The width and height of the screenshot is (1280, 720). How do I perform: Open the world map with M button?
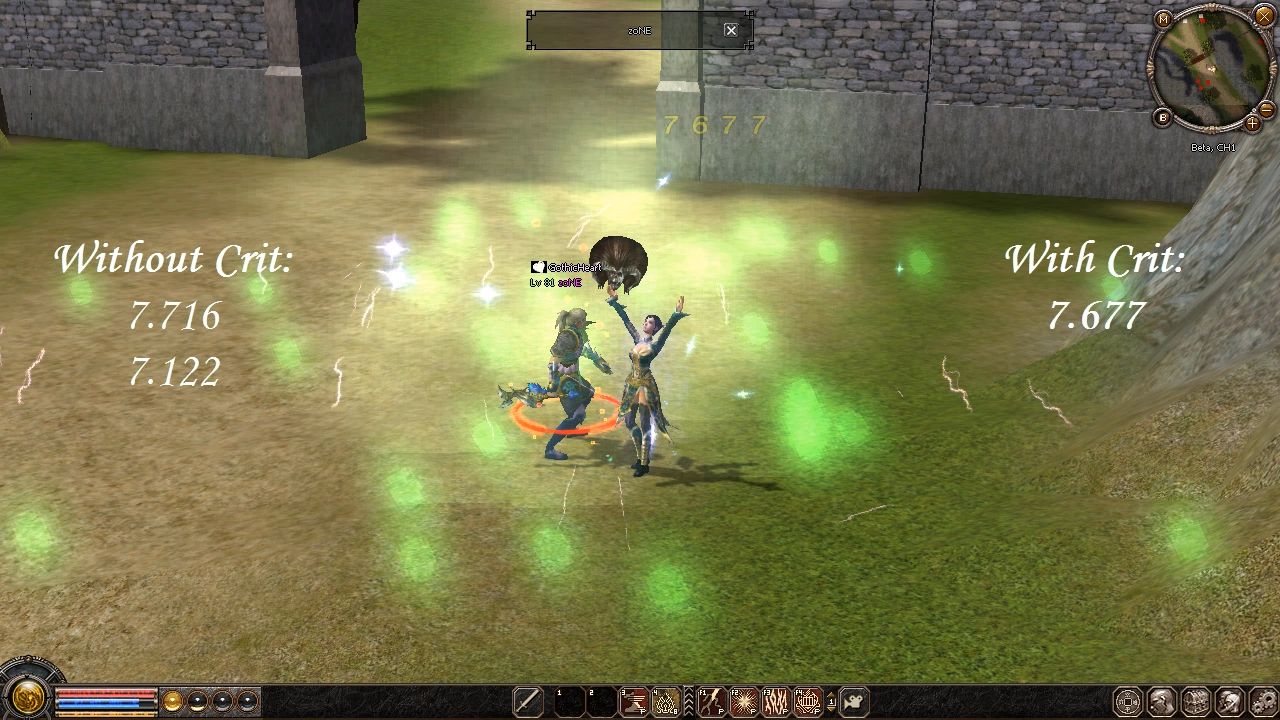pyautogui.click(x=1163, y=19)
